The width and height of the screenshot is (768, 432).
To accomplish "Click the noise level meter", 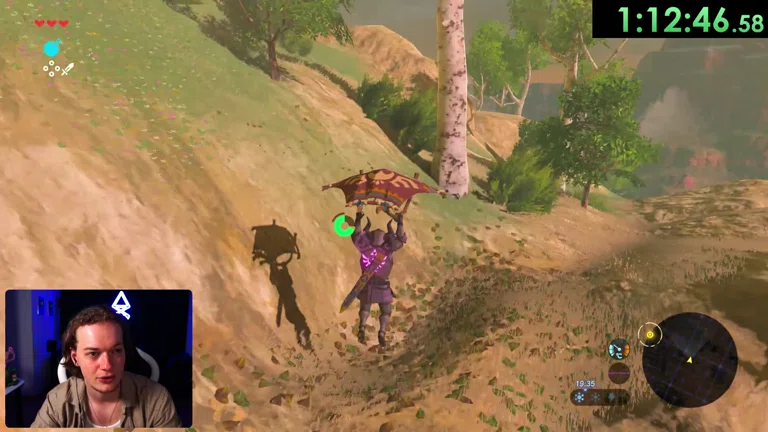I will coord(619,374).
